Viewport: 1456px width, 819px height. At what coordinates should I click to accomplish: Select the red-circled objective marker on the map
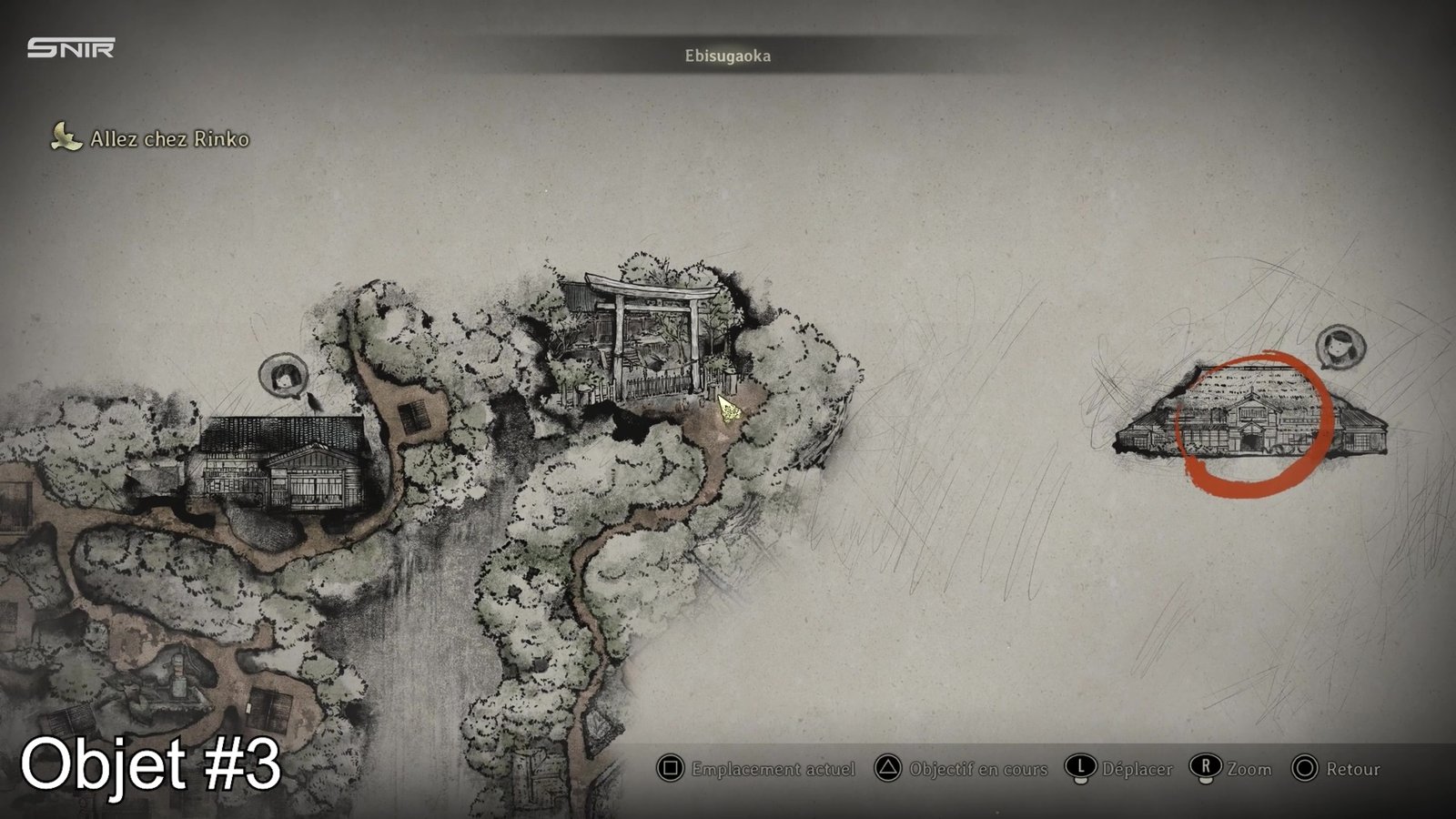tap(1255, 426)
